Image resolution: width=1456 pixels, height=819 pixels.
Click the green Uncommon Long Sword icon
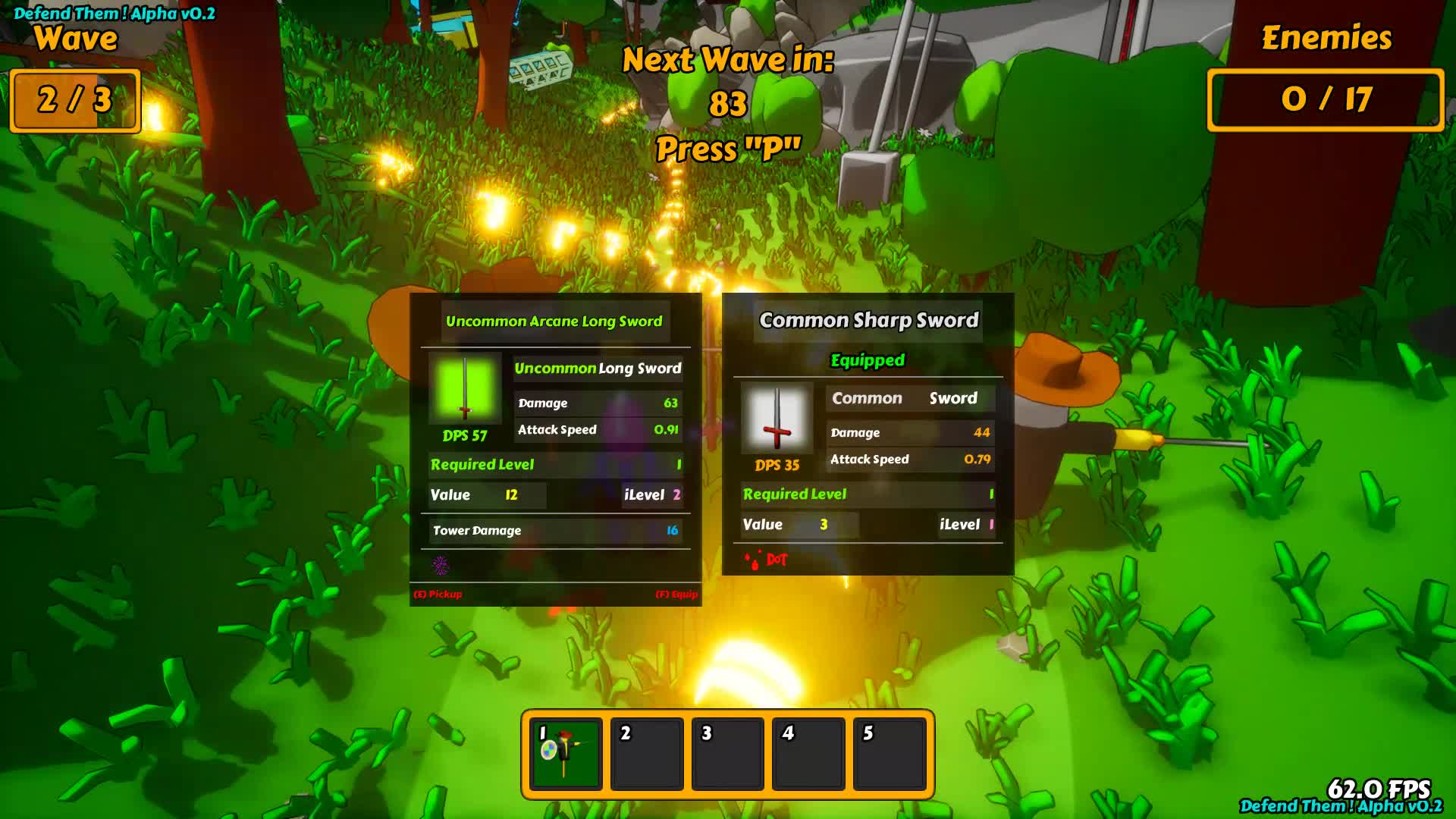point(465,388)
